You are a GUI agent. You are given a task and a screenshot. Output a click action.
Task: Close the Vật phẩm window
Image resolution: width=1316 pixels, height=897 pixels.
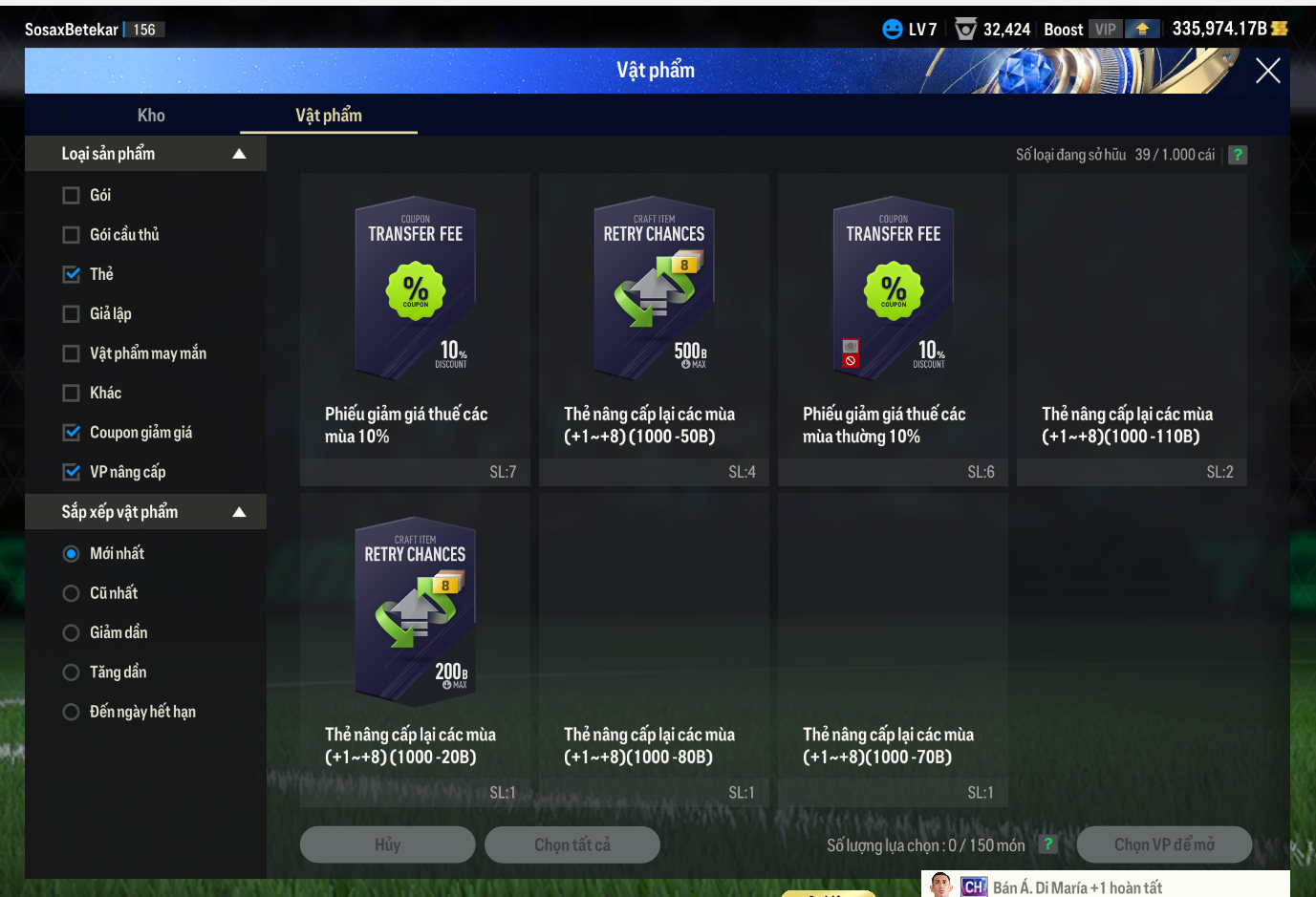click(1267, 71)
